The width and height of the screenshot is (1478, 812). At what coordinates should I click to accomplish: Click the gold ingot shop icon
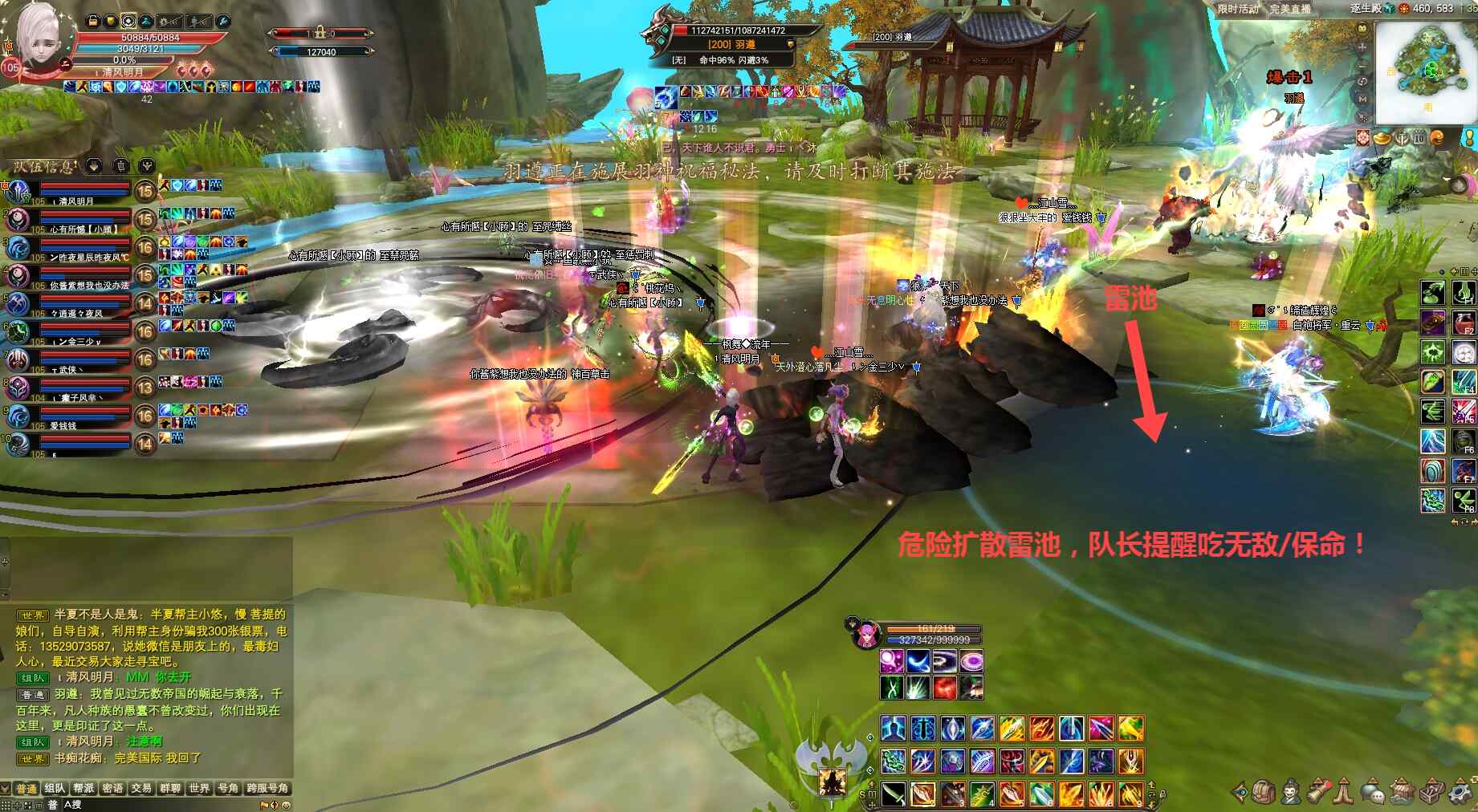click(1381, 138)
